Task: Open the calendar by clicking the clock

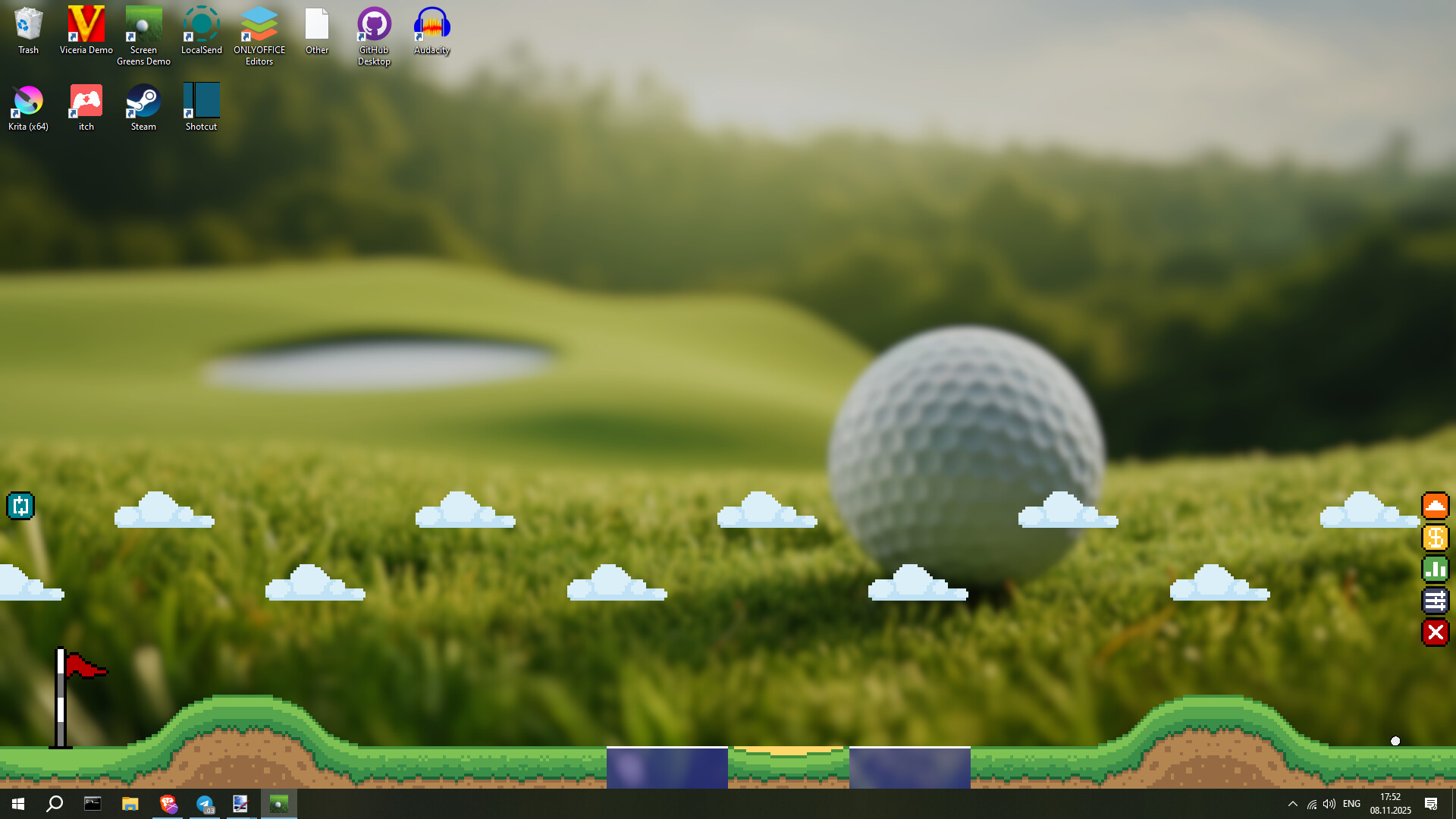Action: pos(1390,805)
